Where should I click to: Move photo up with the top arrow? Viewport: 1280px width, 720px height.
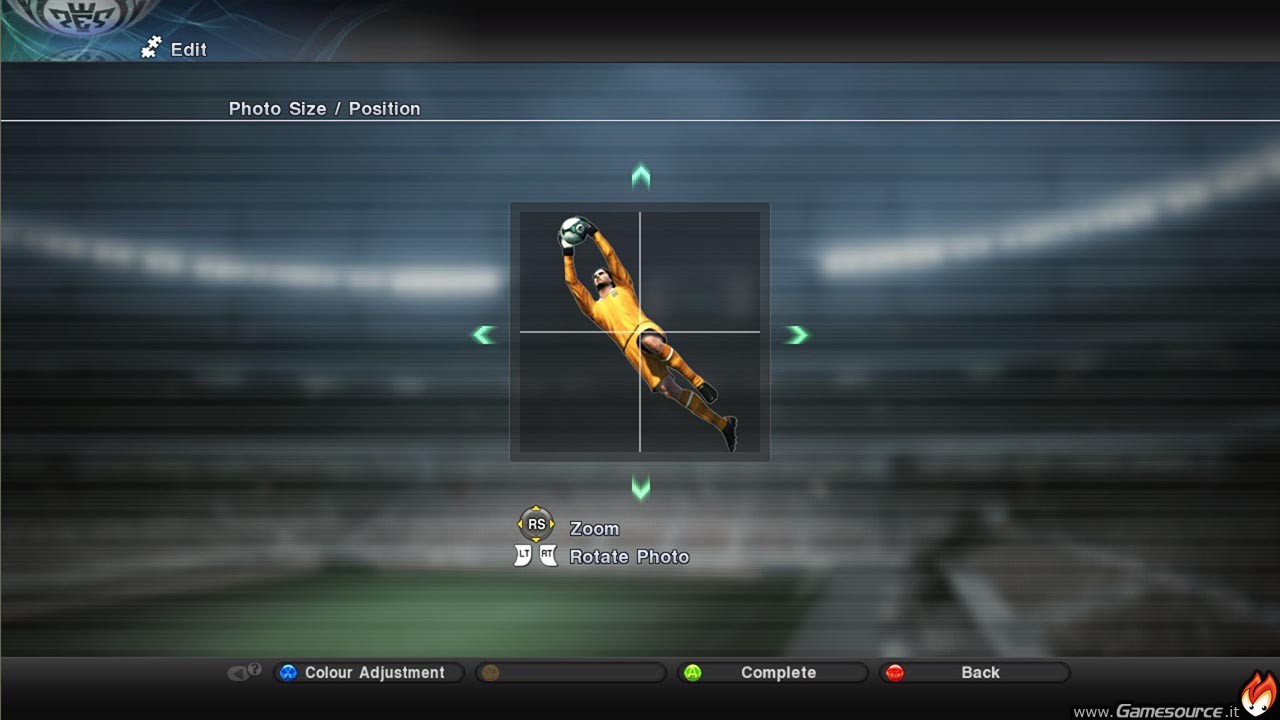(x=641, y=178)
